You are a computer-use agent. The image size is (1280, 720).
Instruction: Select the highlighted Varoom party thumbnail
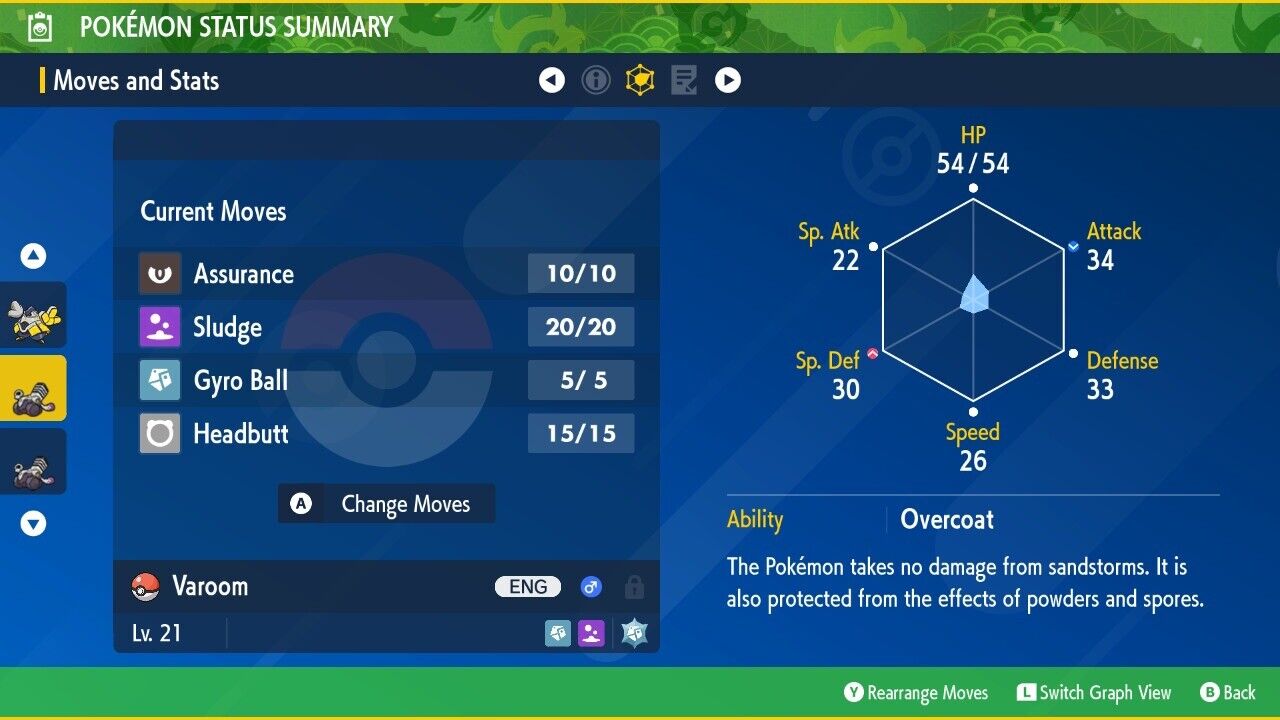pyautogui.click(x=33, y=389)
